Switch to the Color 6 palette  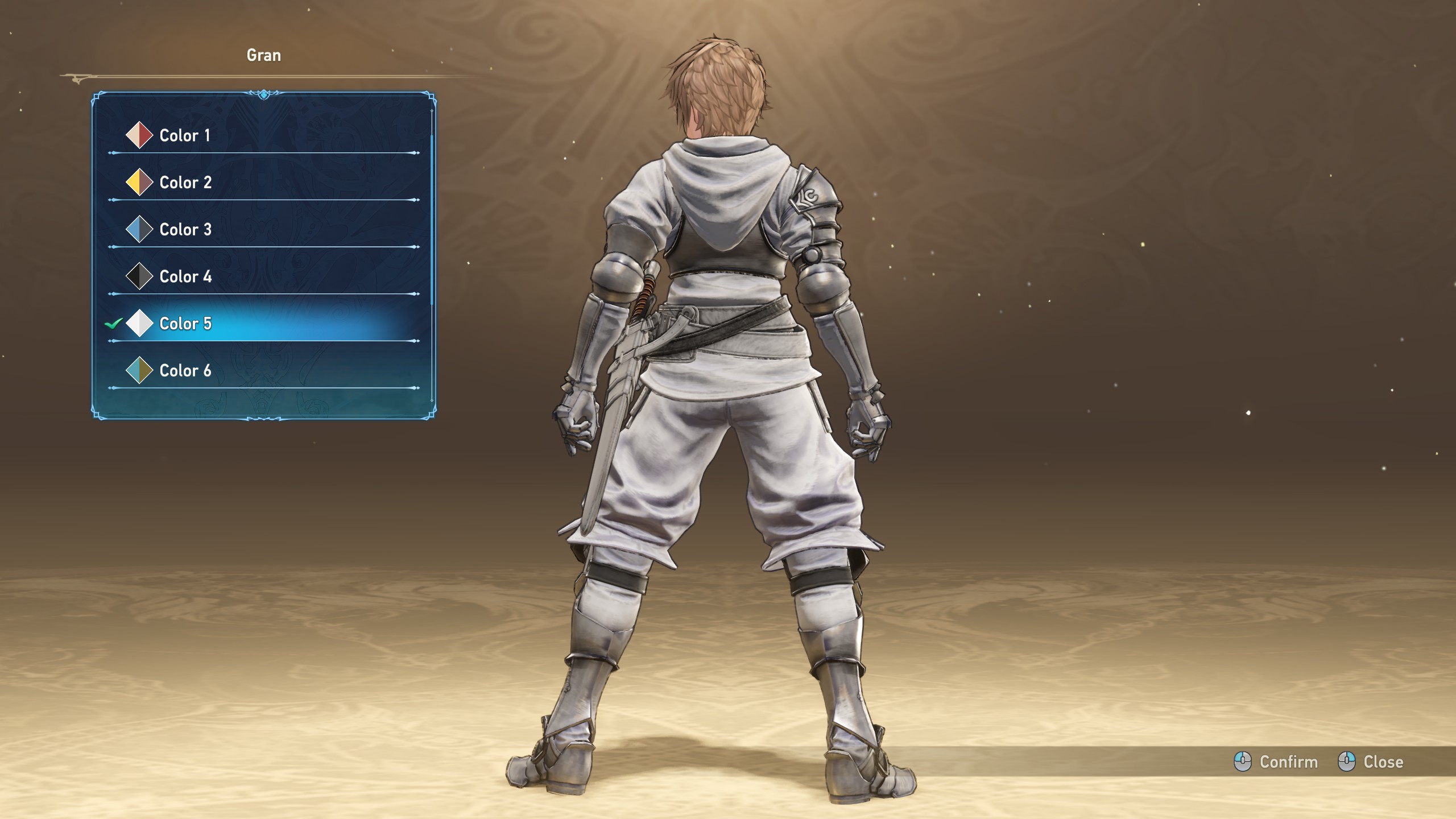click(185, 371)
